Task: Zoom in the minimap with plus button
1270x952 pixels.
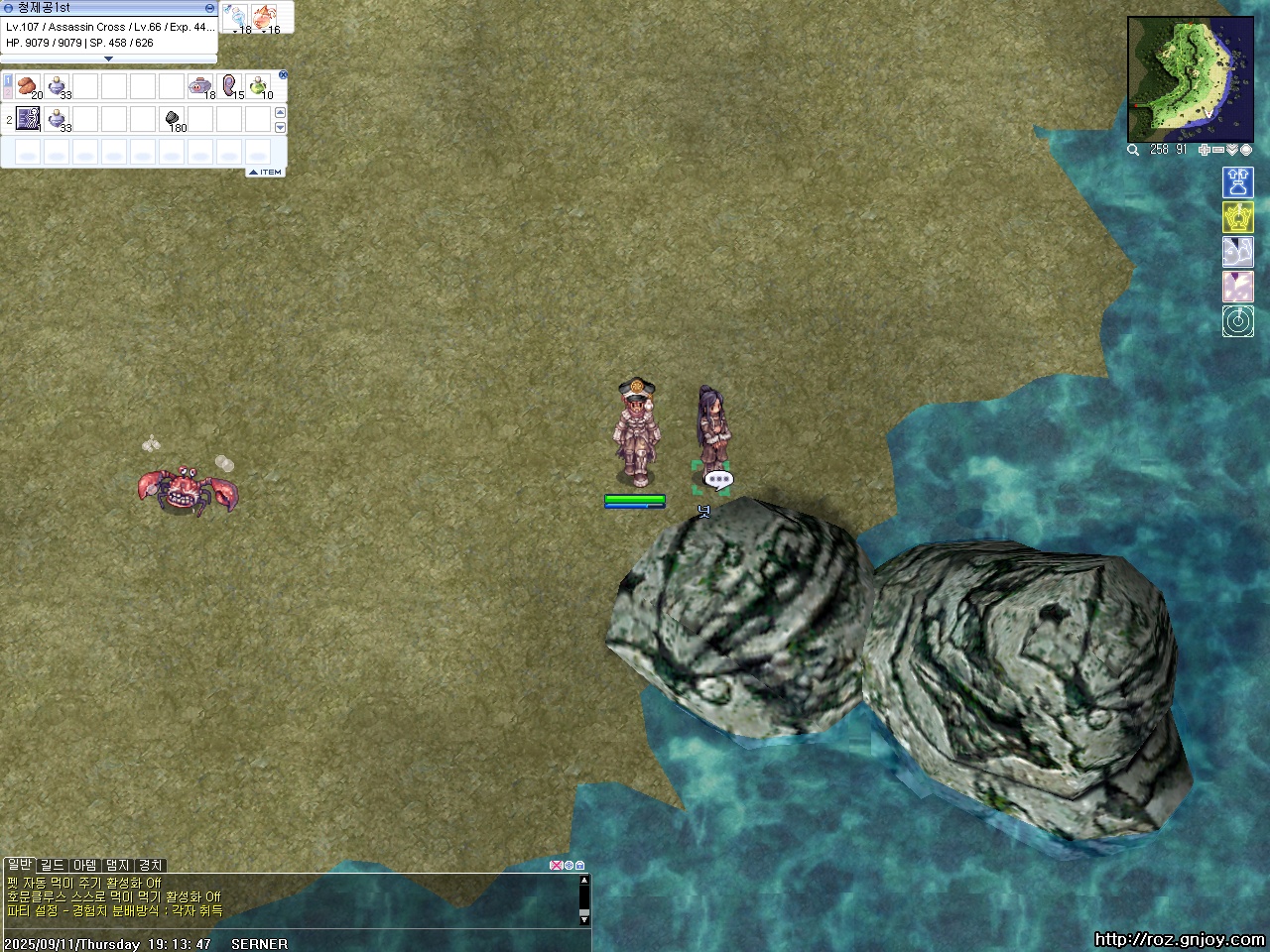Action: (x=1205, y=150)
